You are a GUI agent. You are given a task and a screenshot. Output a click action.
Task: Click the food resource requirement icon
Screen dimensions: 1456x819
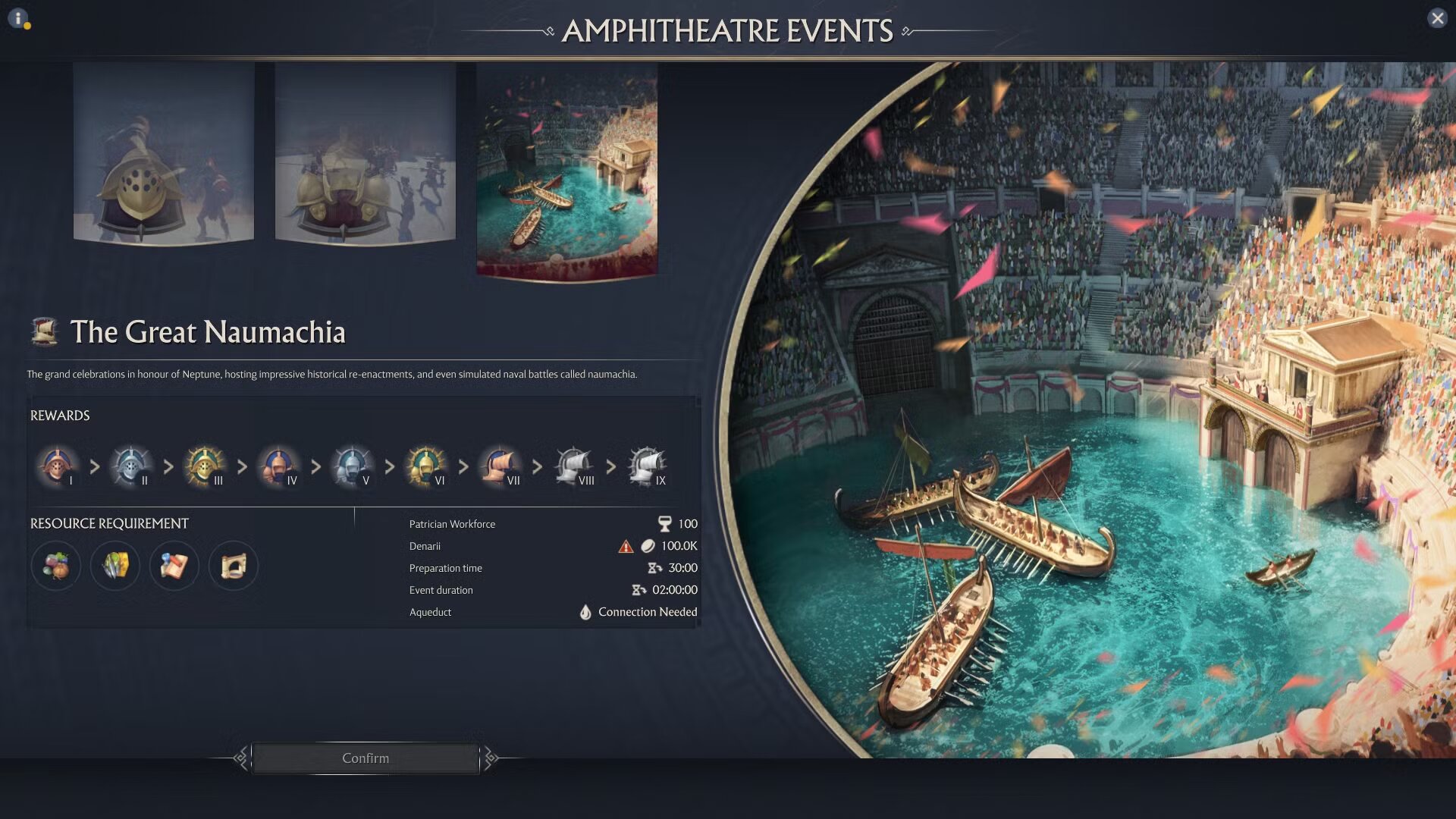click(57, 566)
